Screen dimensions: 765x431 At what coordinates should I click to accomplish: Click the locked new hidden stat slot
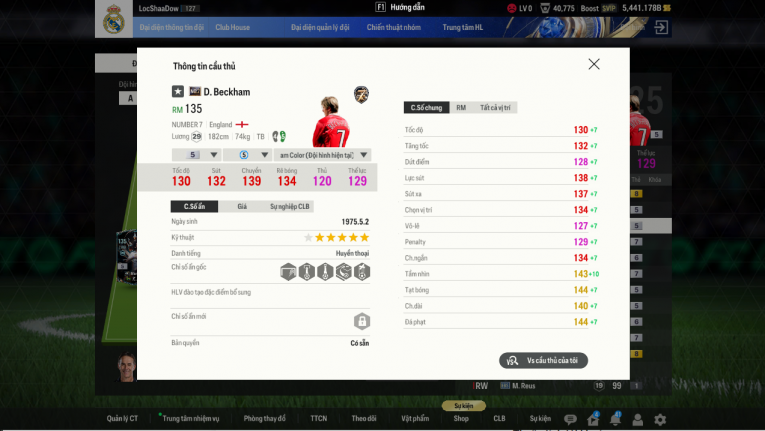361,321
